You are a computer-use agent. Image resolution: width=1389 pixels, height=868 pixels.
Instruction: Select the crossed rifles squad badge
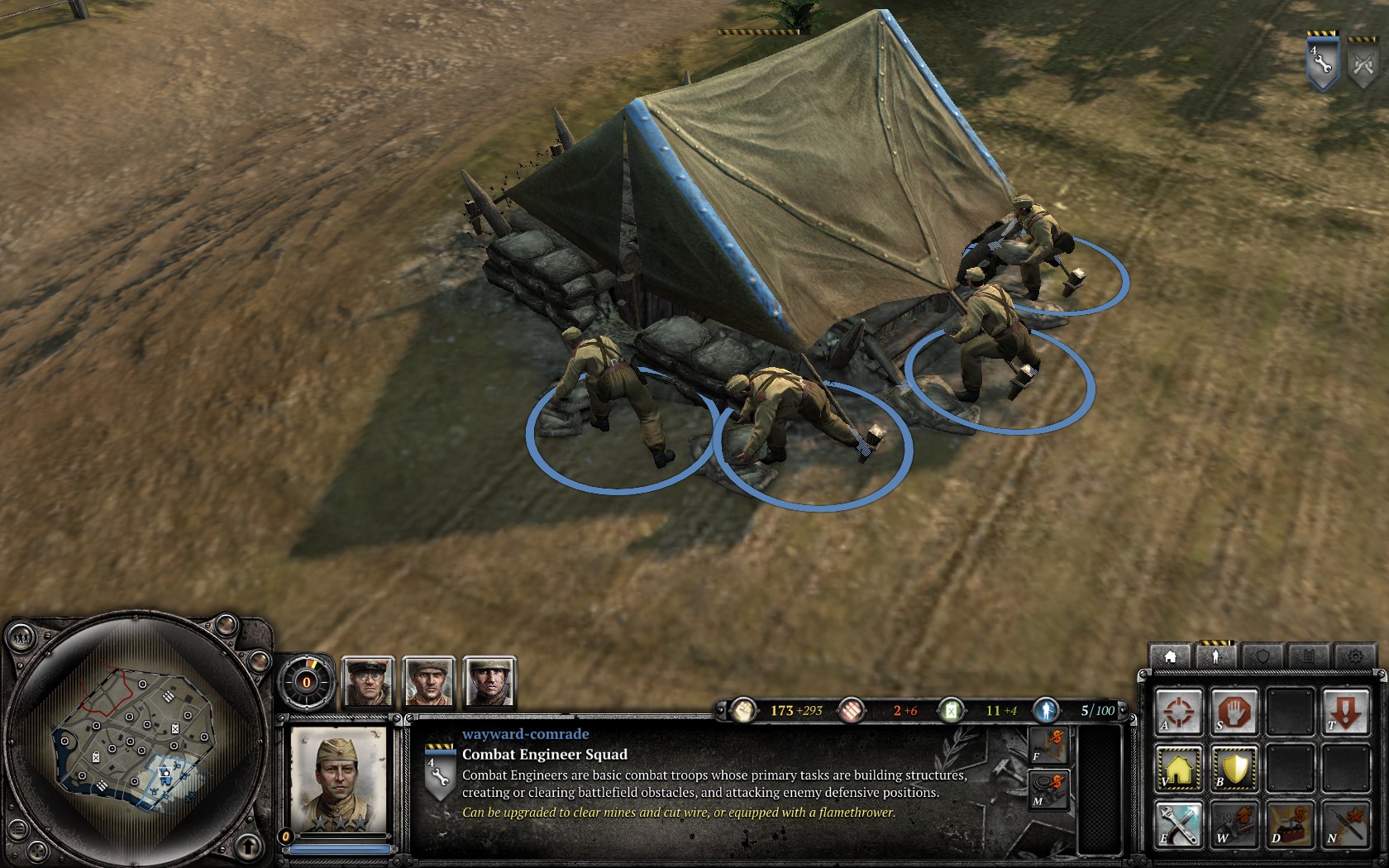pyautogui.click(x=1363, y=64)
